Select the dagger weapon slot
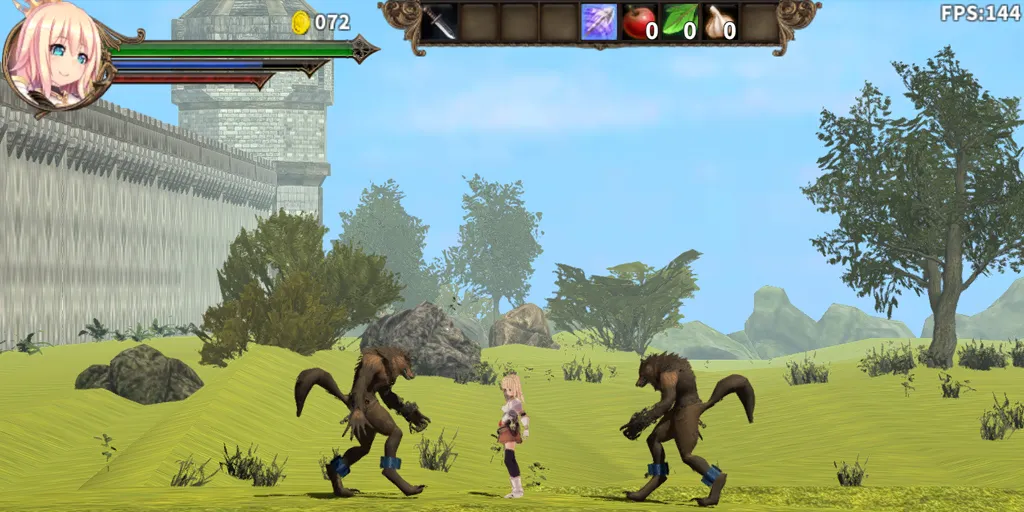Screen dimensions: 1024x512 tap(439, 22)
